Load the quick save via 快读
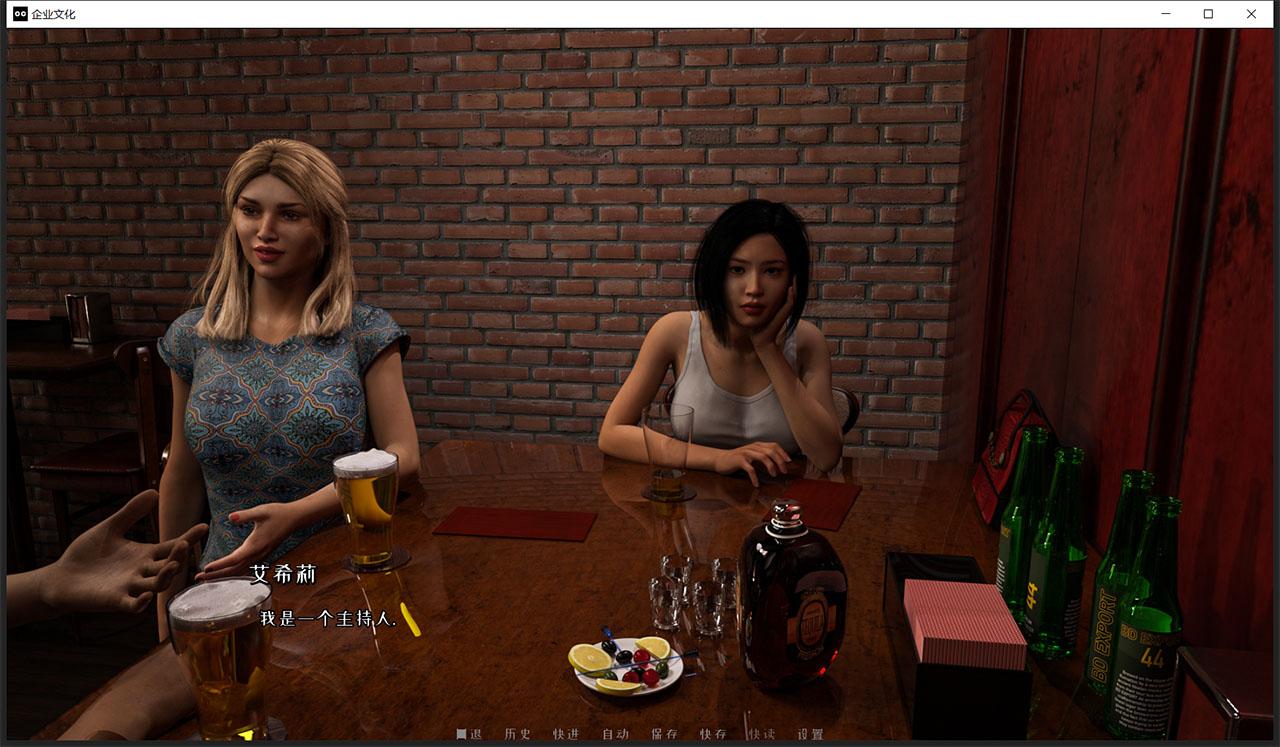Image resolution: width=1280 pixels, height=747 pixels. (x=762, y=733)
